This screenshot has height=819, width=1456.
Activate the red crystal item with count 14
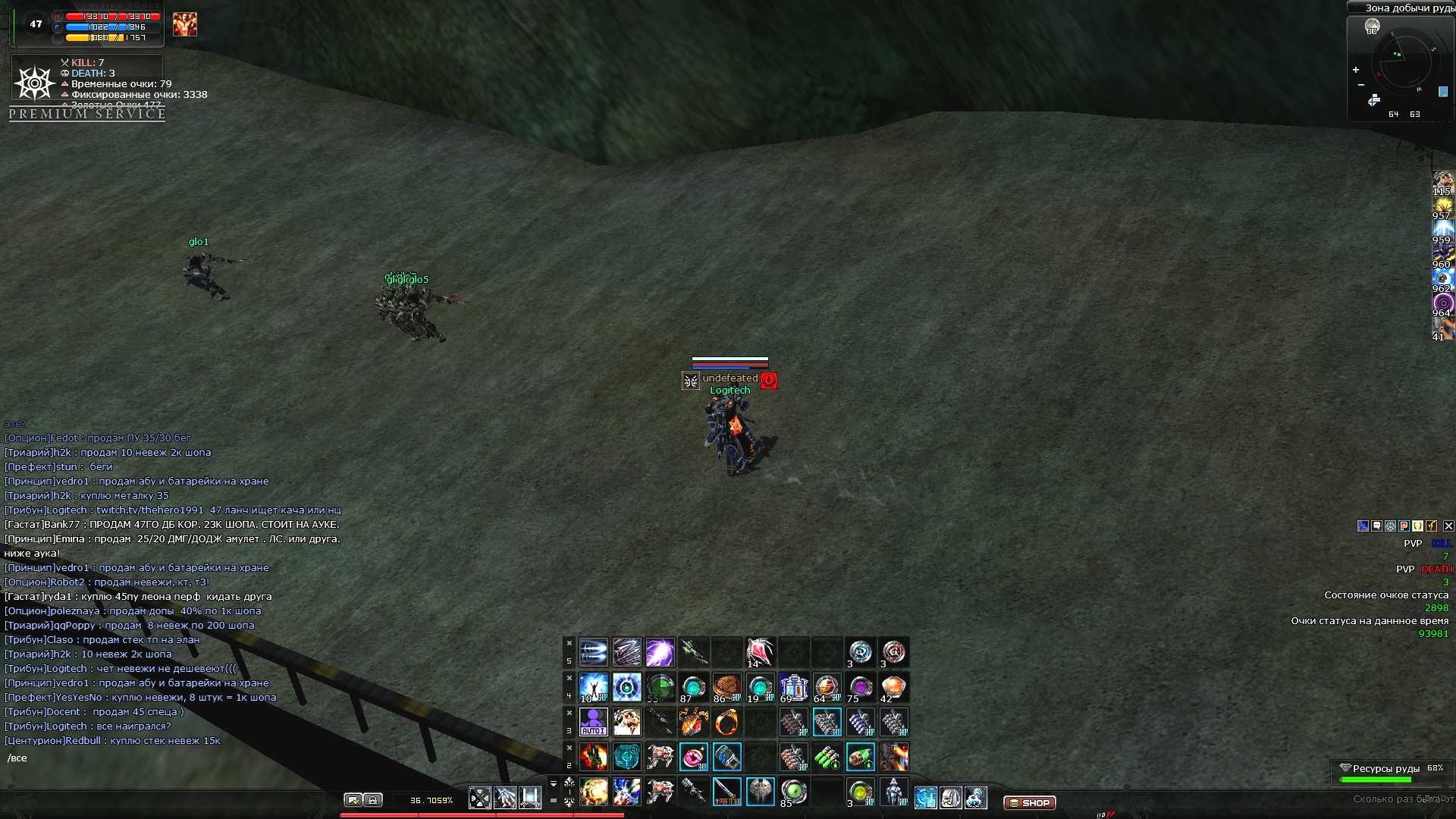pos(760,652)
